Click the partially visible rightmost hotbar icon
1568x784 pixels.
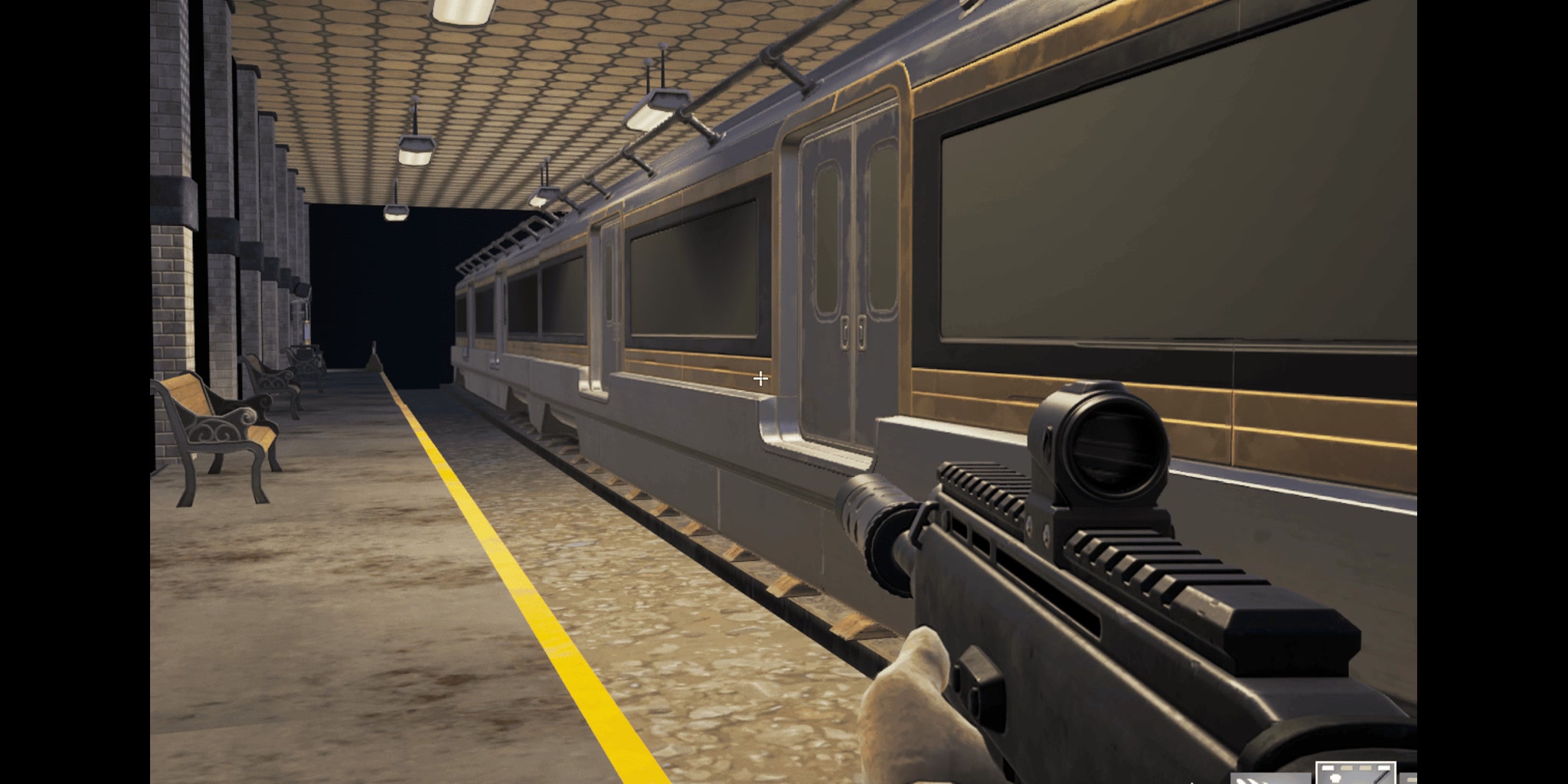[1409, 779]
